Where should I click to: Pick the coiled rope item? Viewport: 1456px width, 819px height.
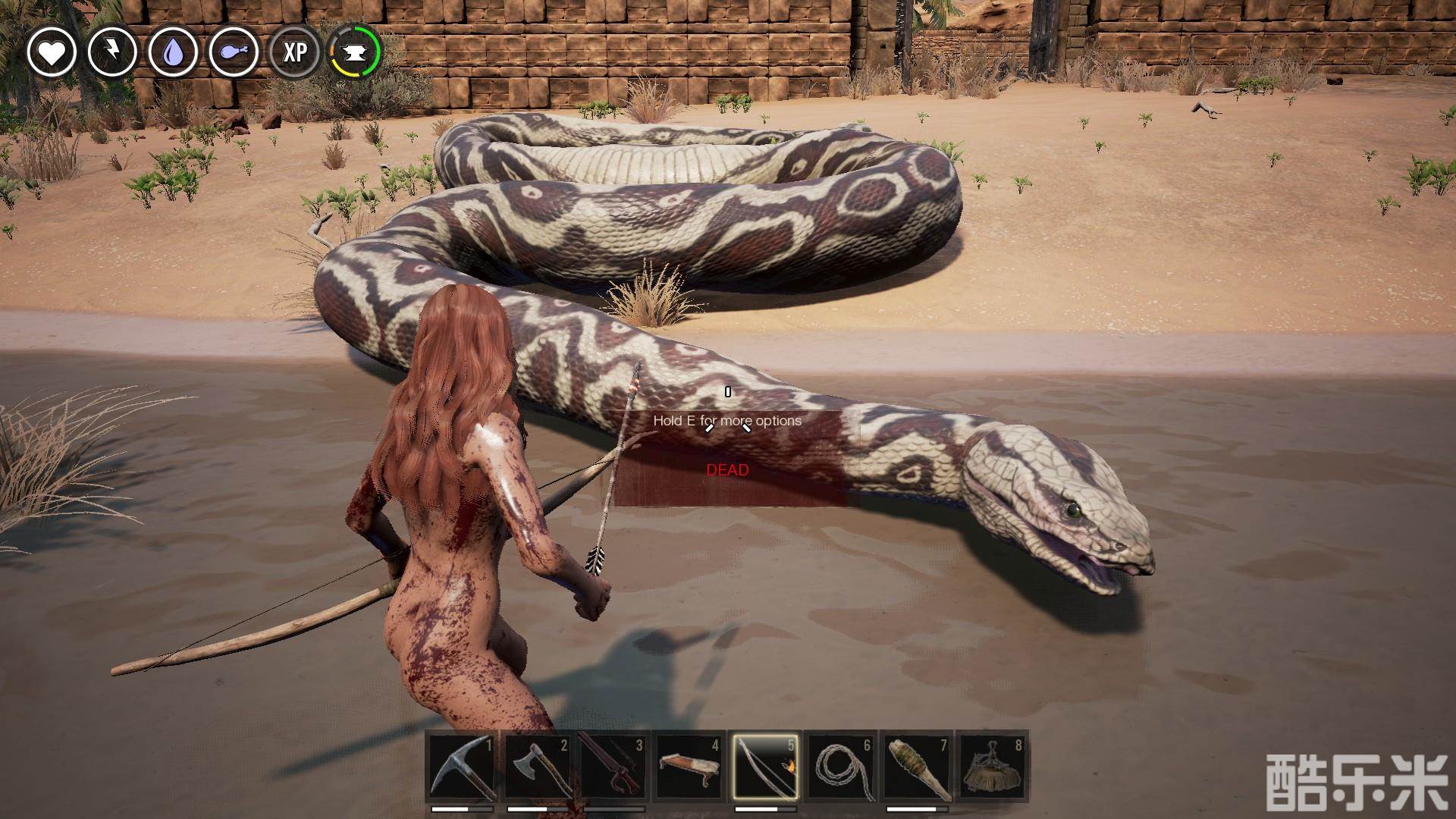[841, 767]
